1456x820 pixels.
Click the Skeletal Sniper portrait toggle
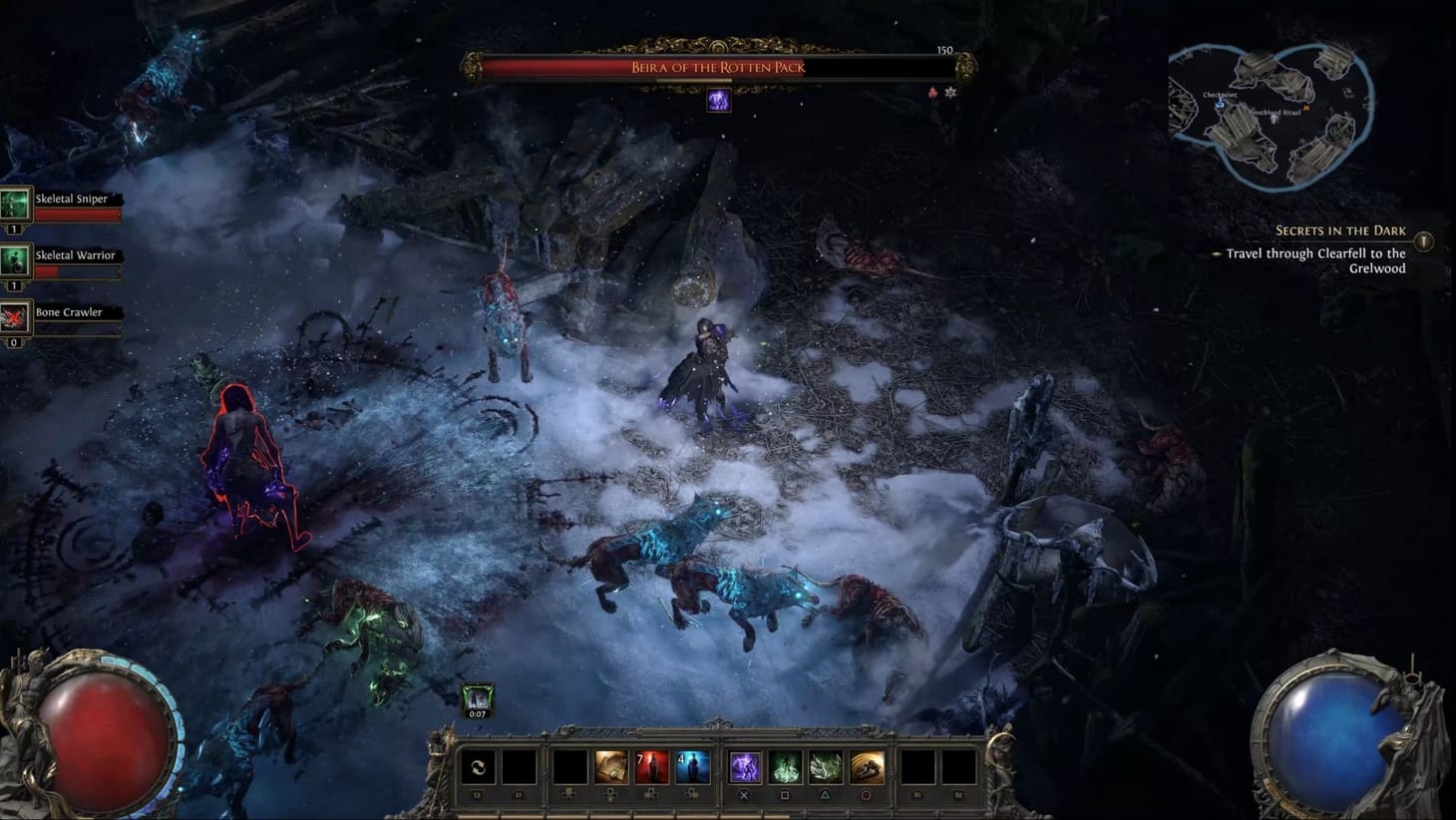15,205
